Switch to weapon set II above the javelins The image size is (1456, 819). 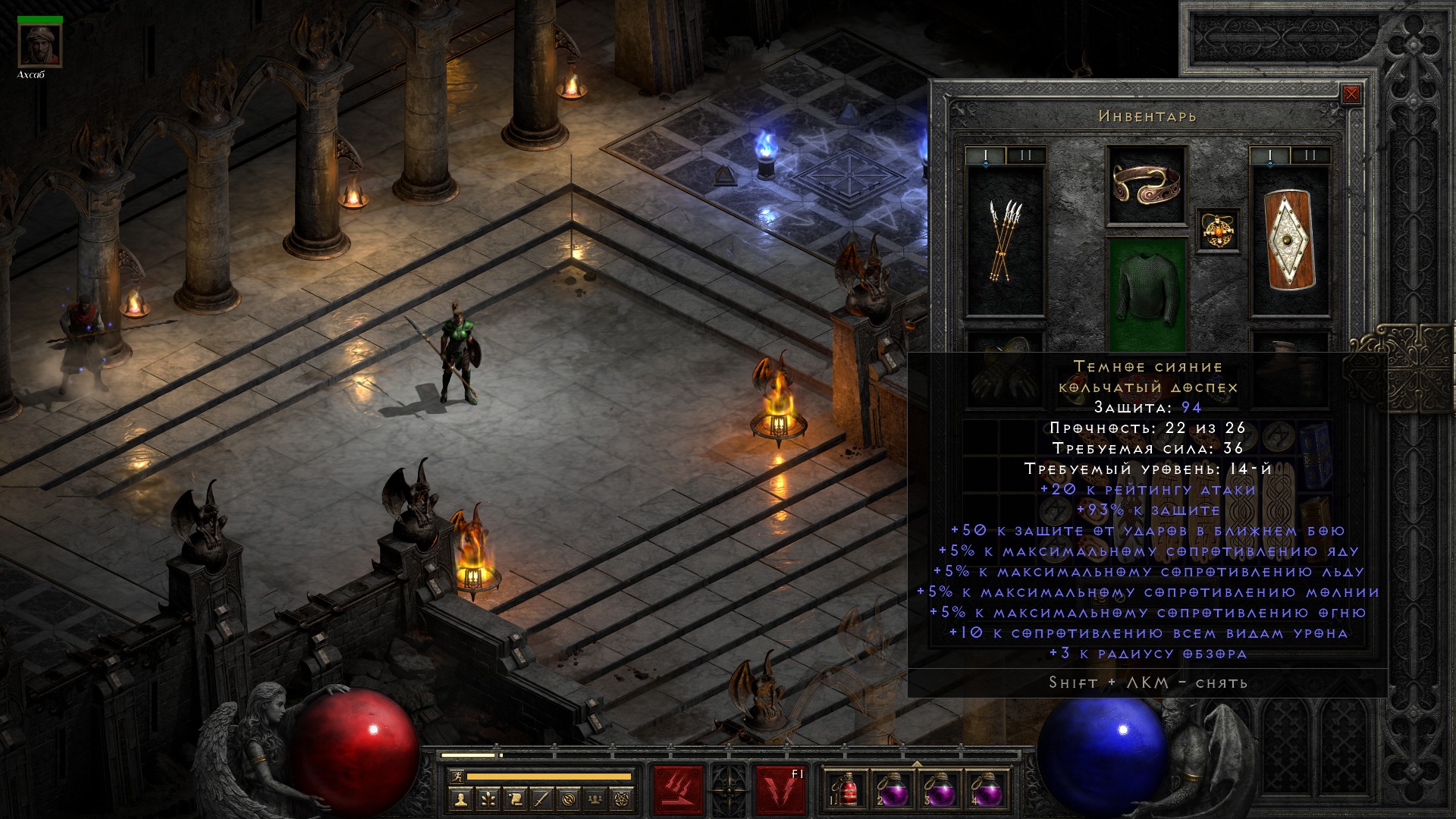point(1025,156)
